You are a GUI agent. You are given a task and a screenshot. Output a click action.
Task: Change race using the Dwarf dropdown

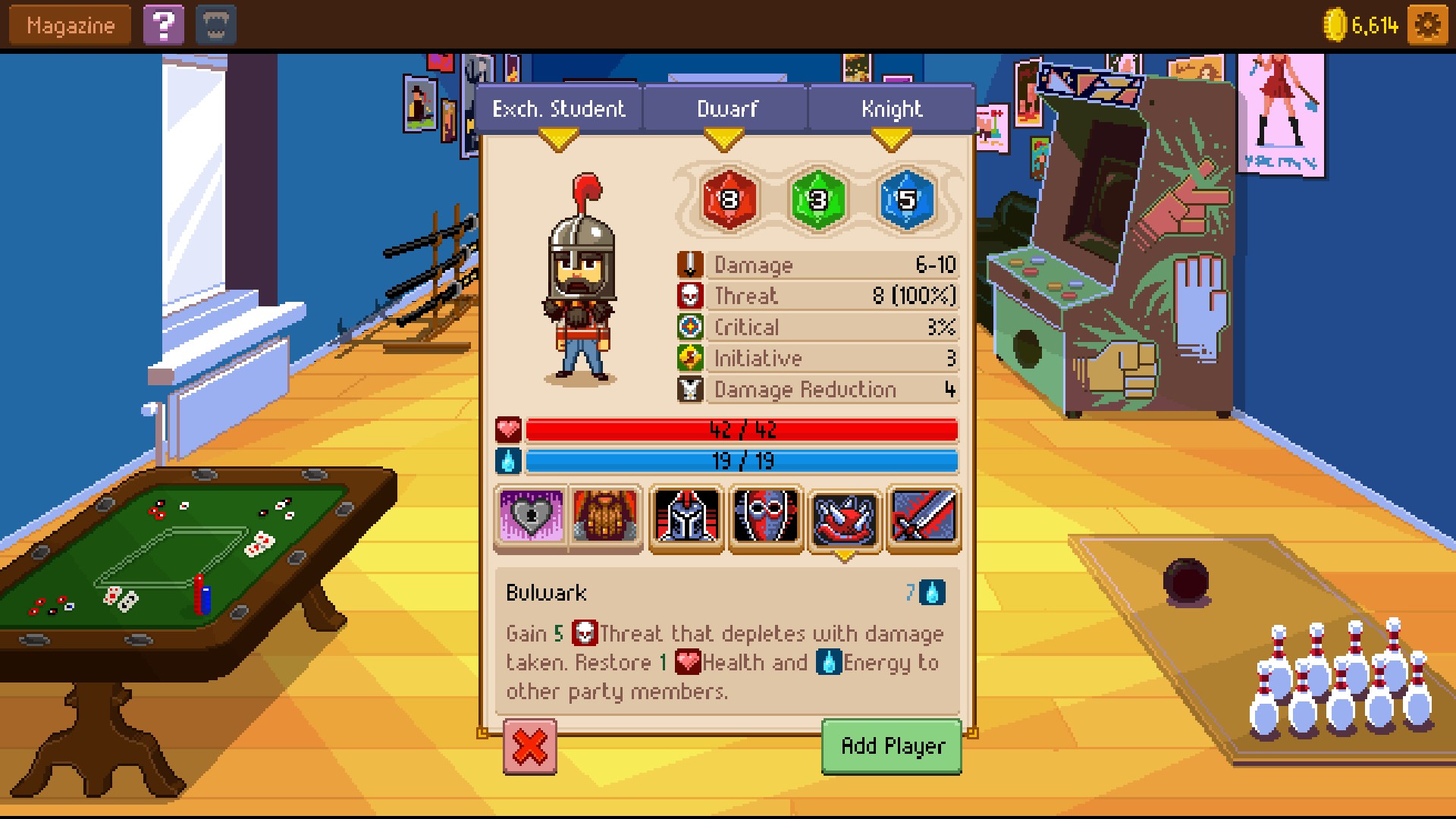(x=726, y=110)
